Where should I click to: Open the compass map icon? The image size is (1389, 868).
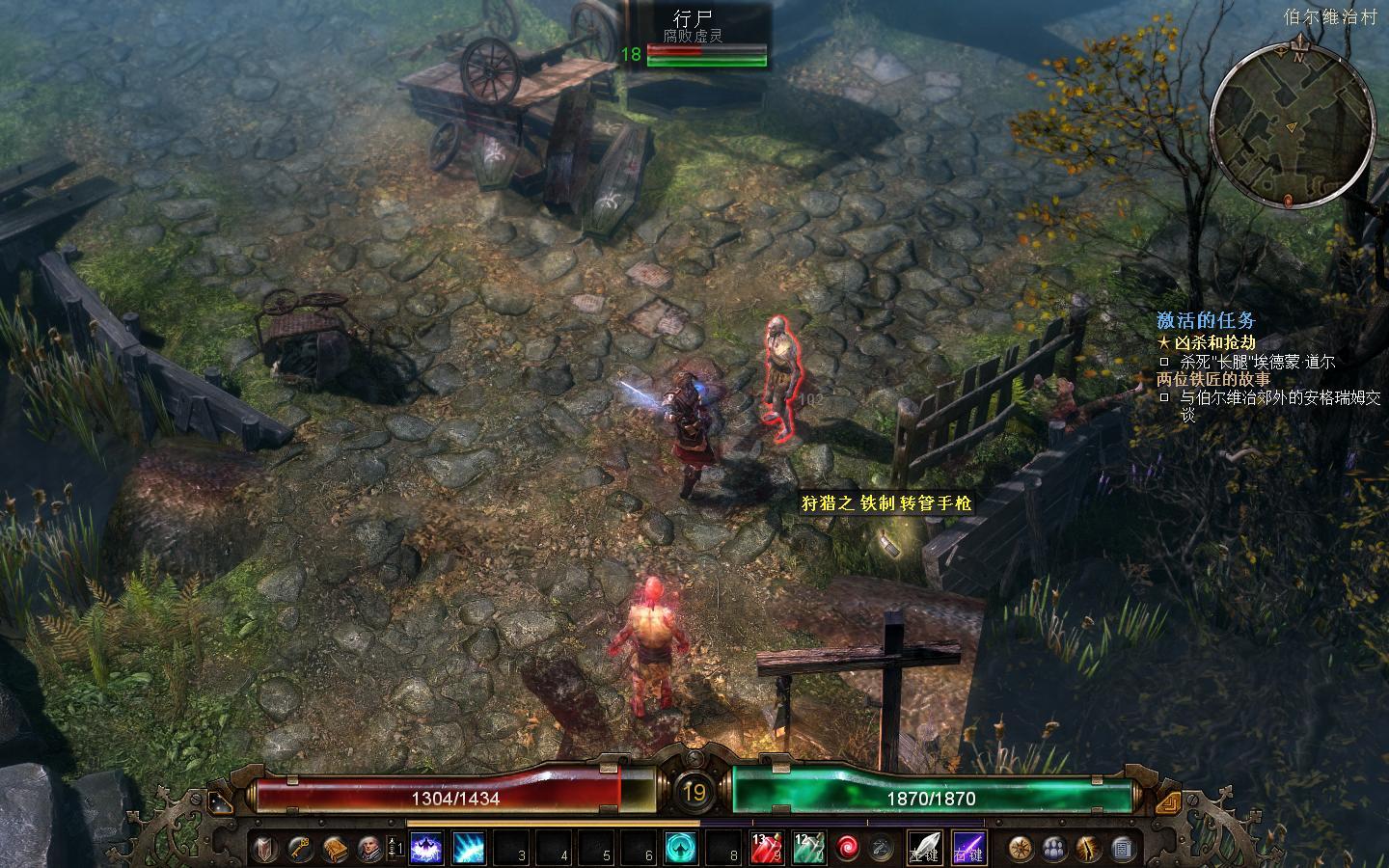(x=1021, y=849)
